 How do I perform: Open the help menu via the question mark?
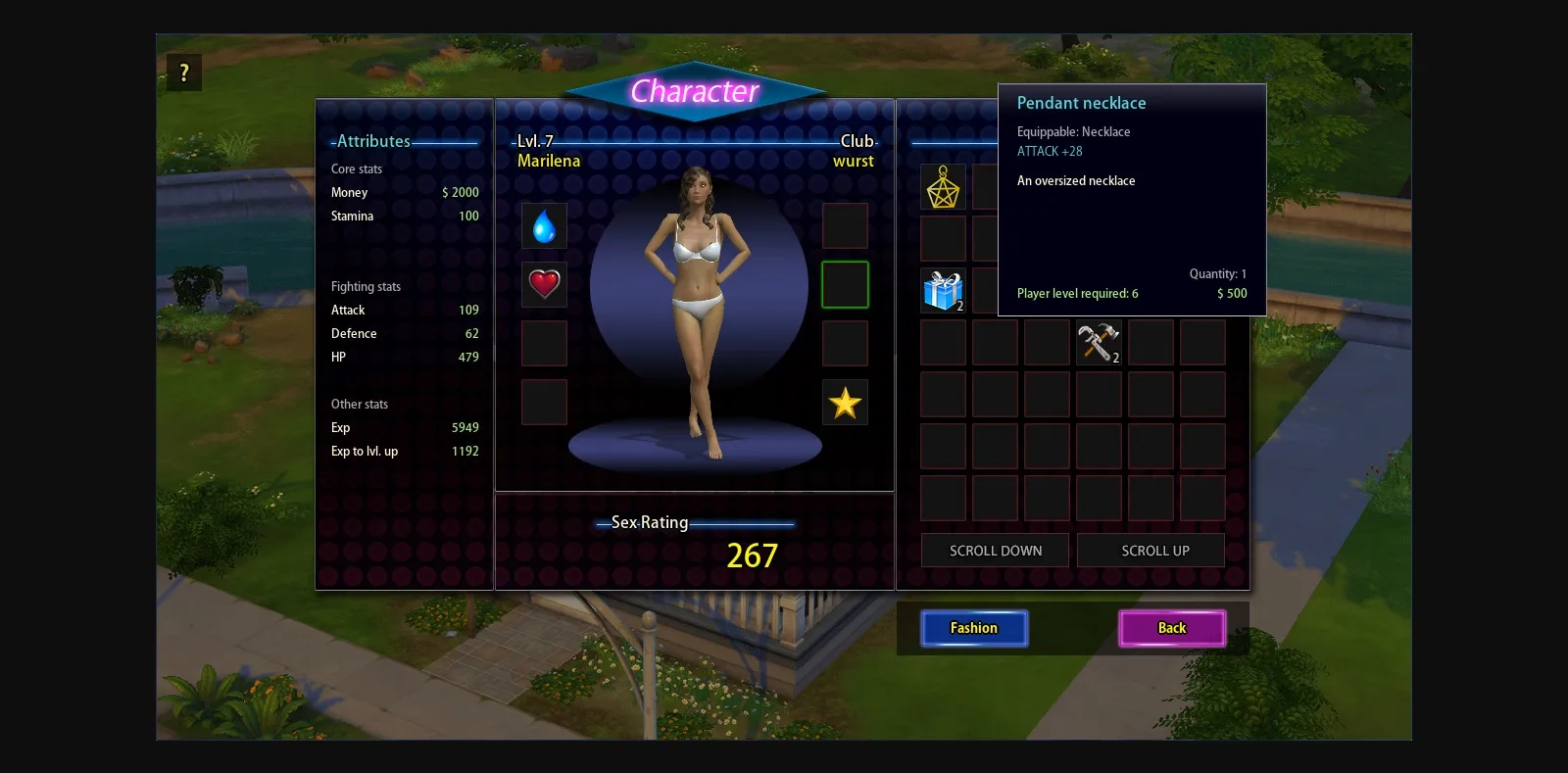click(x=183, y=72)
